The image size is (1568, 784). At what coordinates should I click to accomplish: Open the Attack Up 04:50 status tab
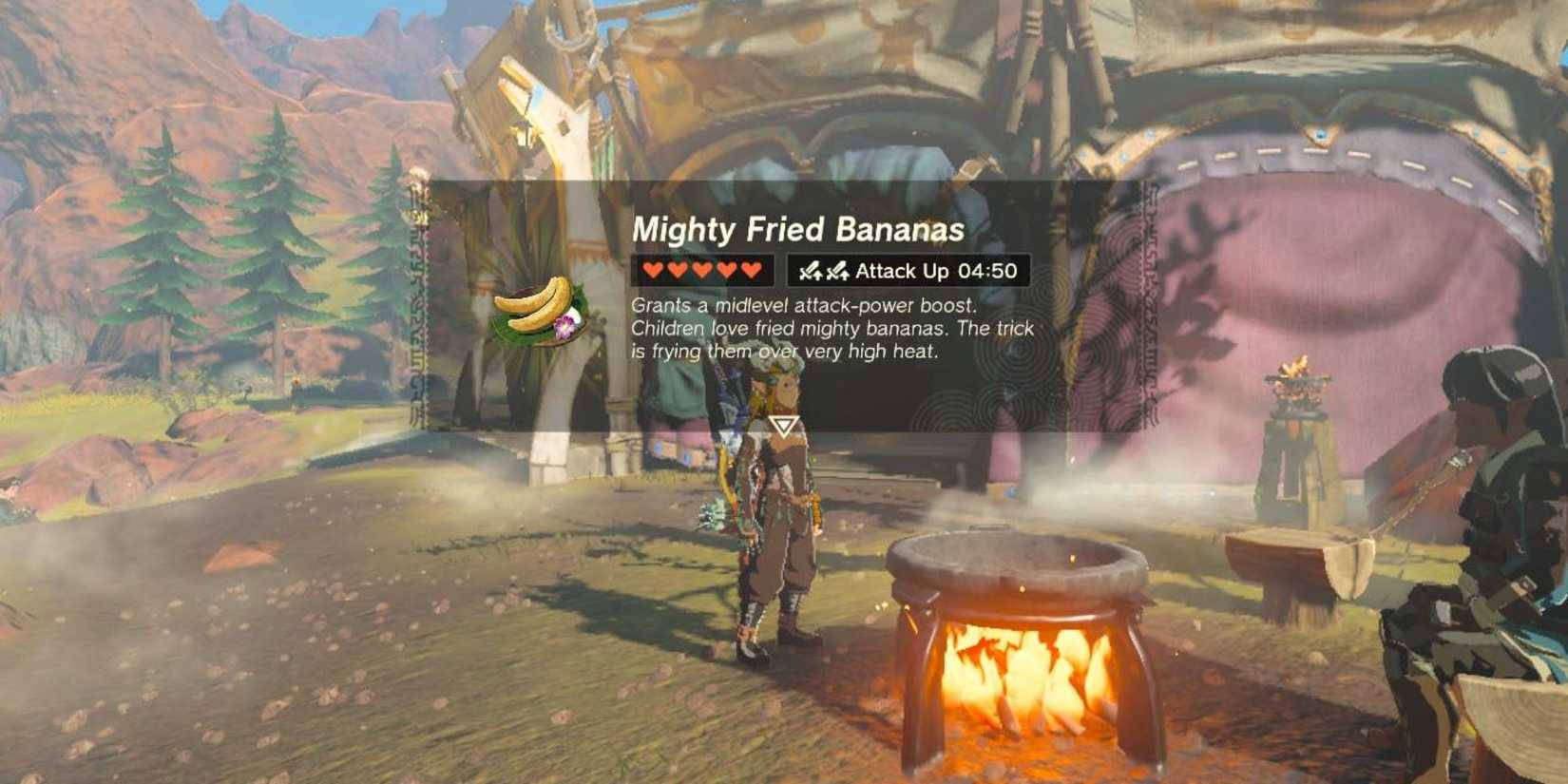(x=908, y=271)
